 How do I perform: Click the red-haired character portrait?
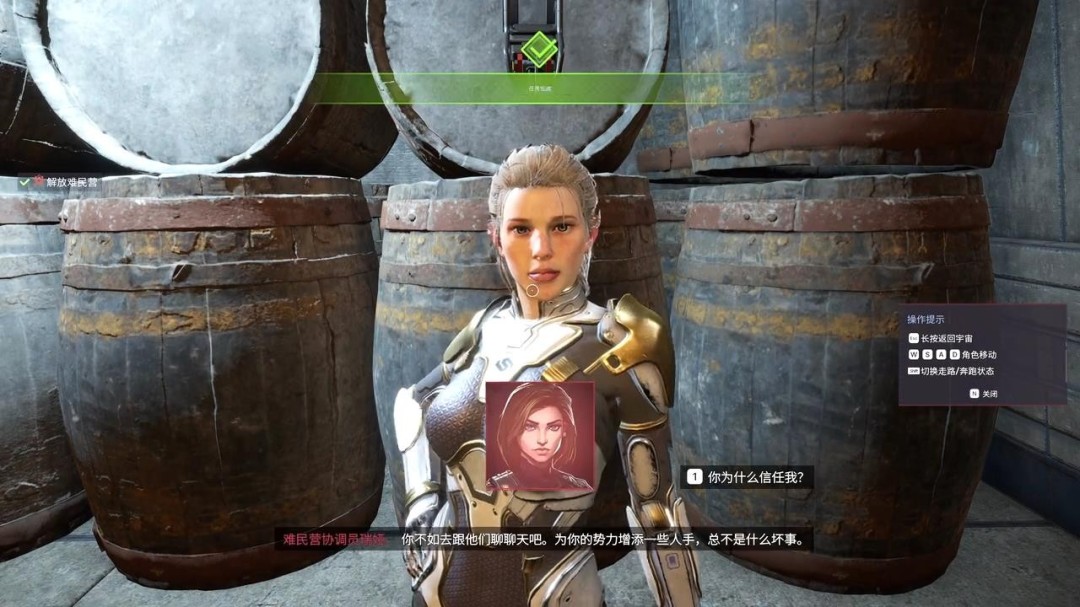539,436
